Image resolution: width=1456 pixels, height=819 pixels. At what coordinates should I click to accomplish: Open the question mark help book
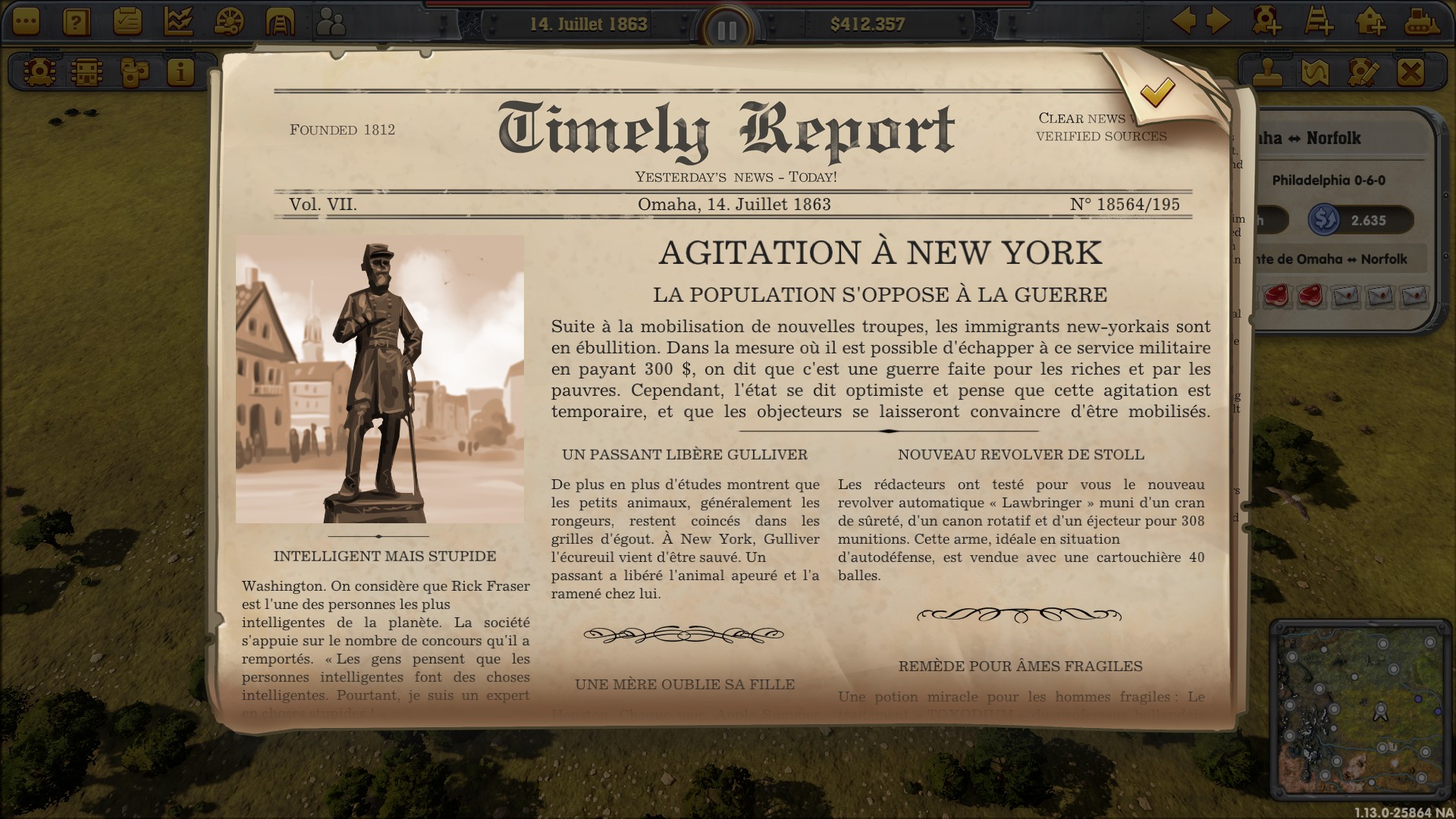pos(76,21)
